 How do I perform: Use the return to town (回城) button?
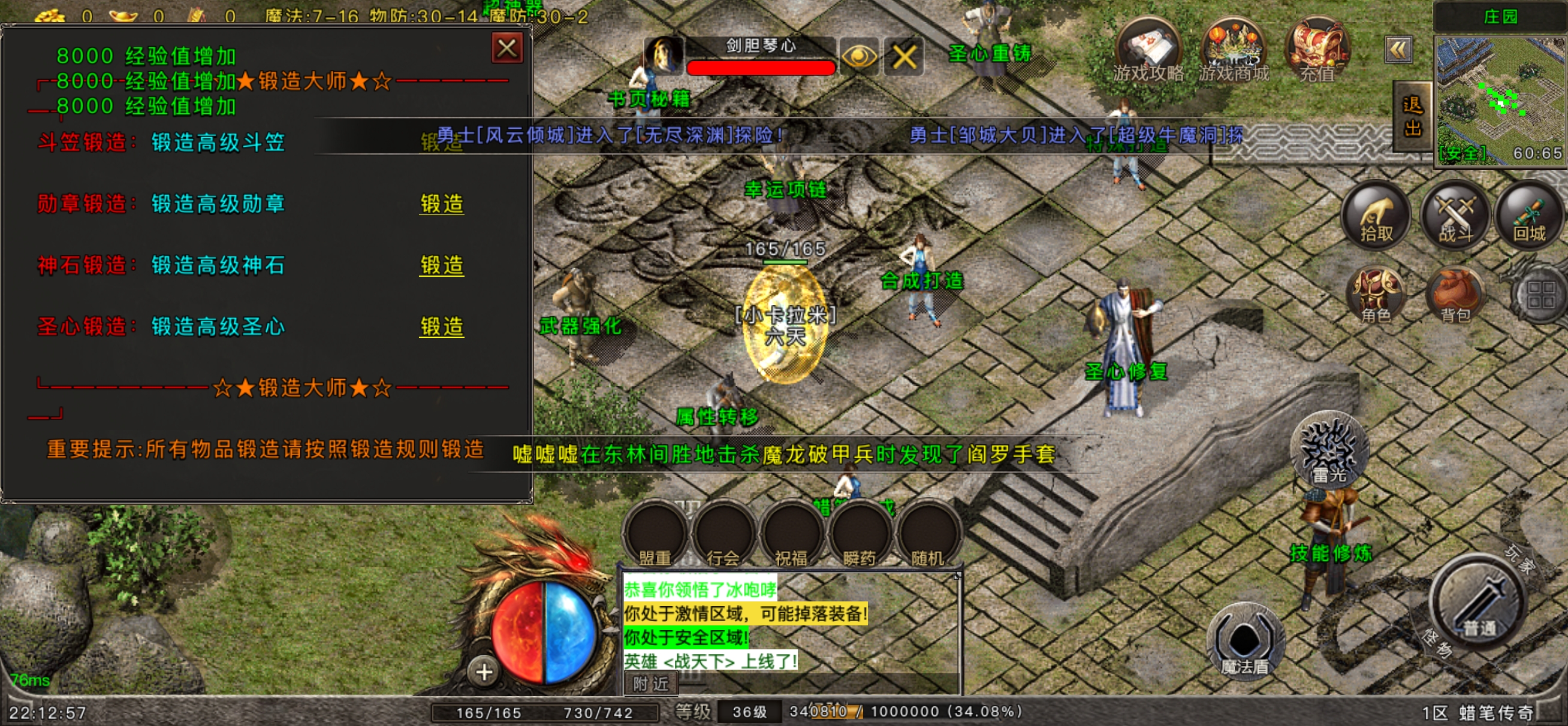[1529, 216]
